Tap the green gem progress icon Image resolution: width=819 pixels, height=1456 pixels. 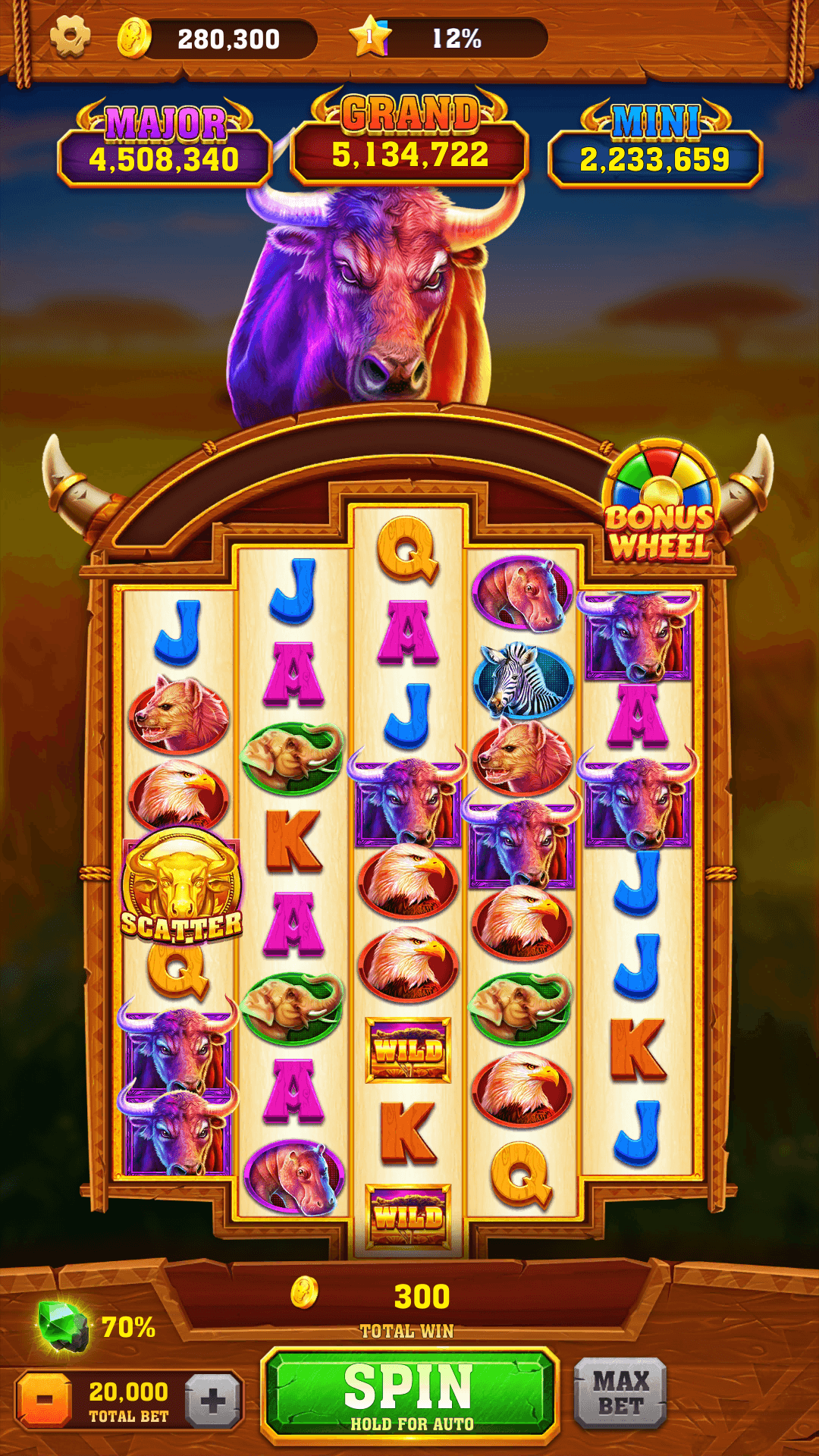coord(63,1326)
